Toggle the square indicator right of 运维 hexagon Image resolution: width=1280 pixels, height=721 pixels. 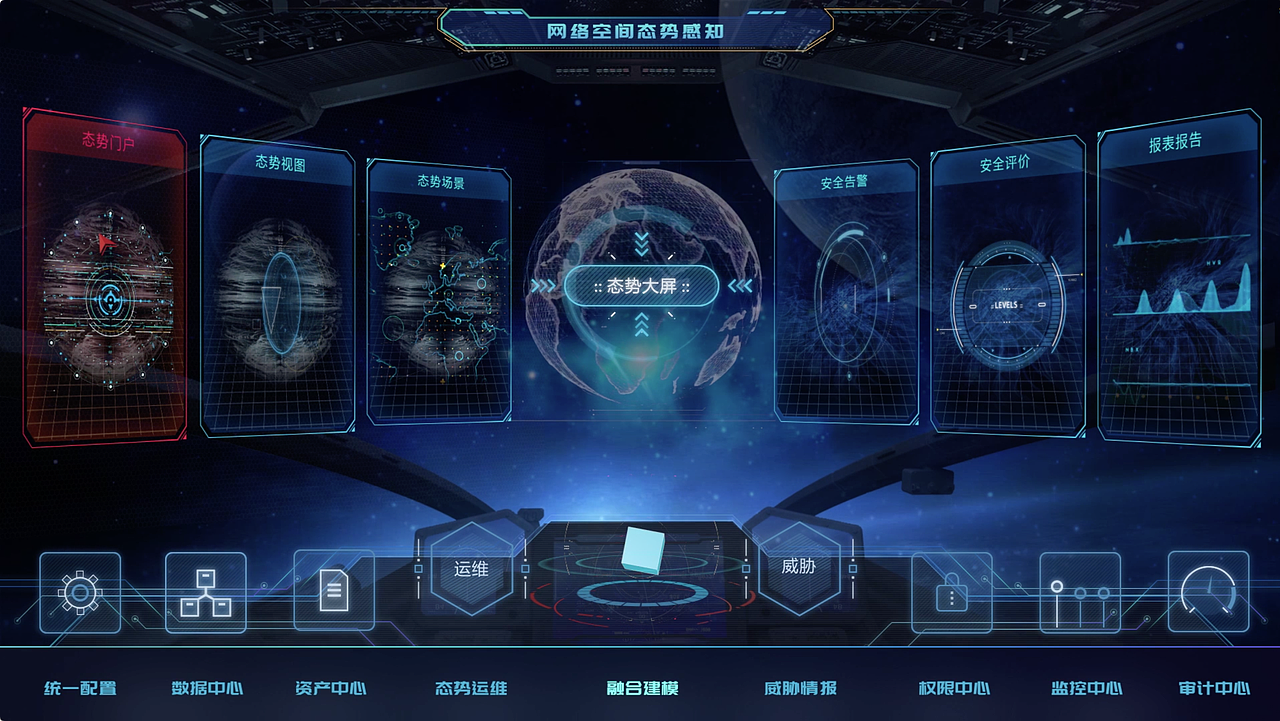click(525, 570)
